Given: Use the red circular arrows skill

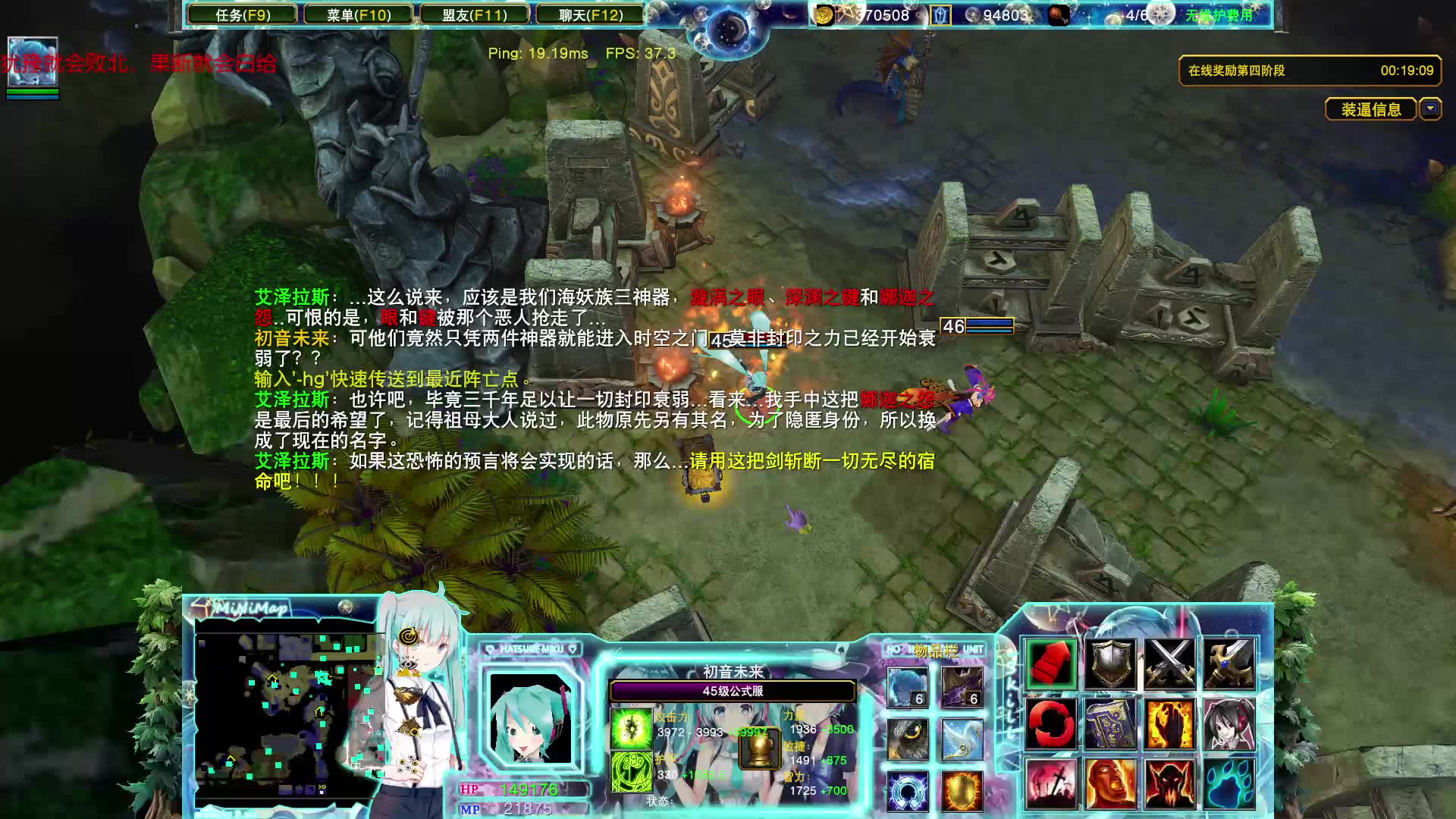Looking at the screenshot, I should (x=1050, y=724).
